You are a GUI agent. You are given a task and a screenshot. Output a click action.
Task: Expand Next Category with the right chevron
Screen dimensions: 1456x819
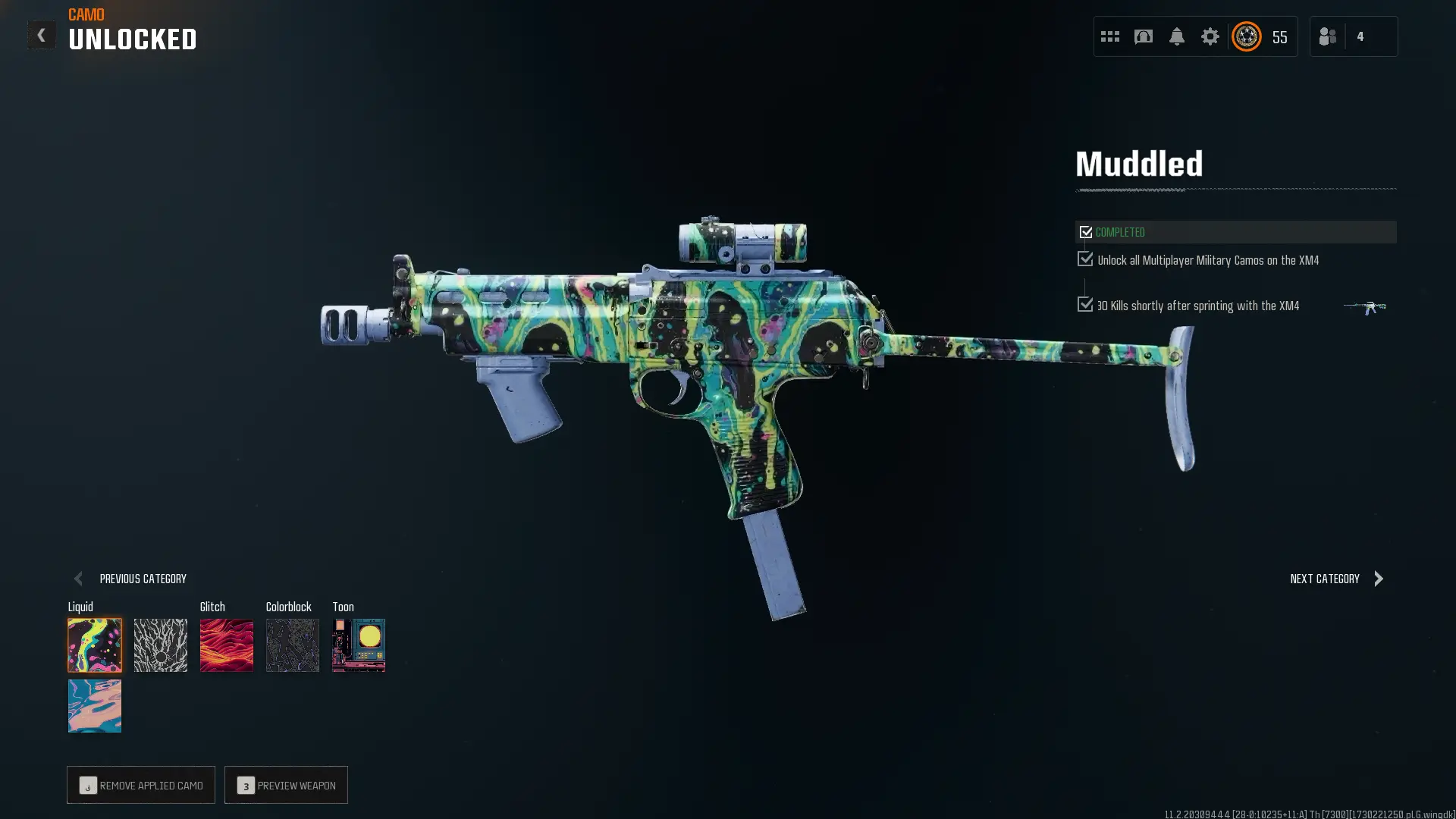1379,578
